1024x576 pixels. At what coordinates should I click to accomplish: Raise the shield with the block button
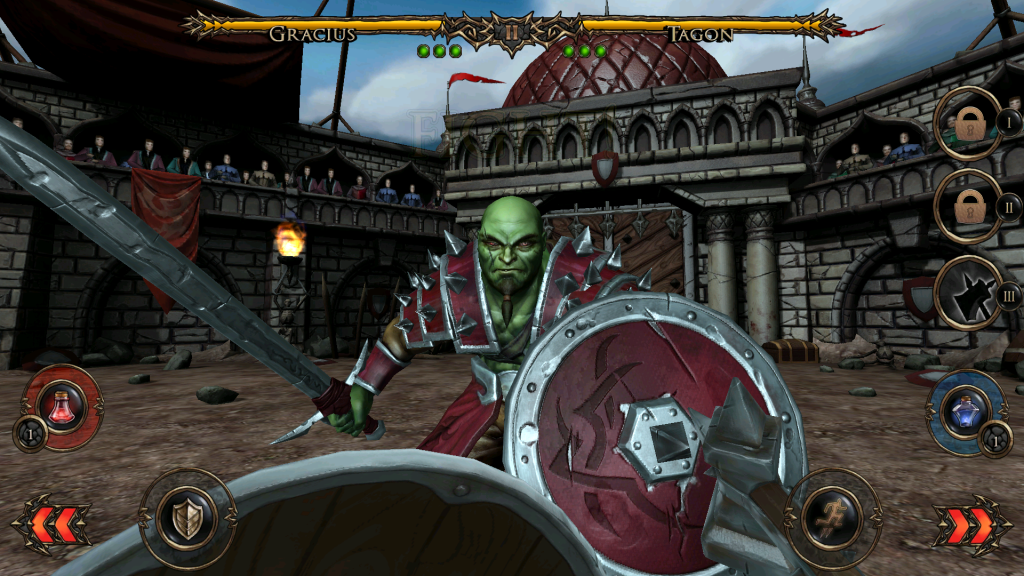(187, 518)
